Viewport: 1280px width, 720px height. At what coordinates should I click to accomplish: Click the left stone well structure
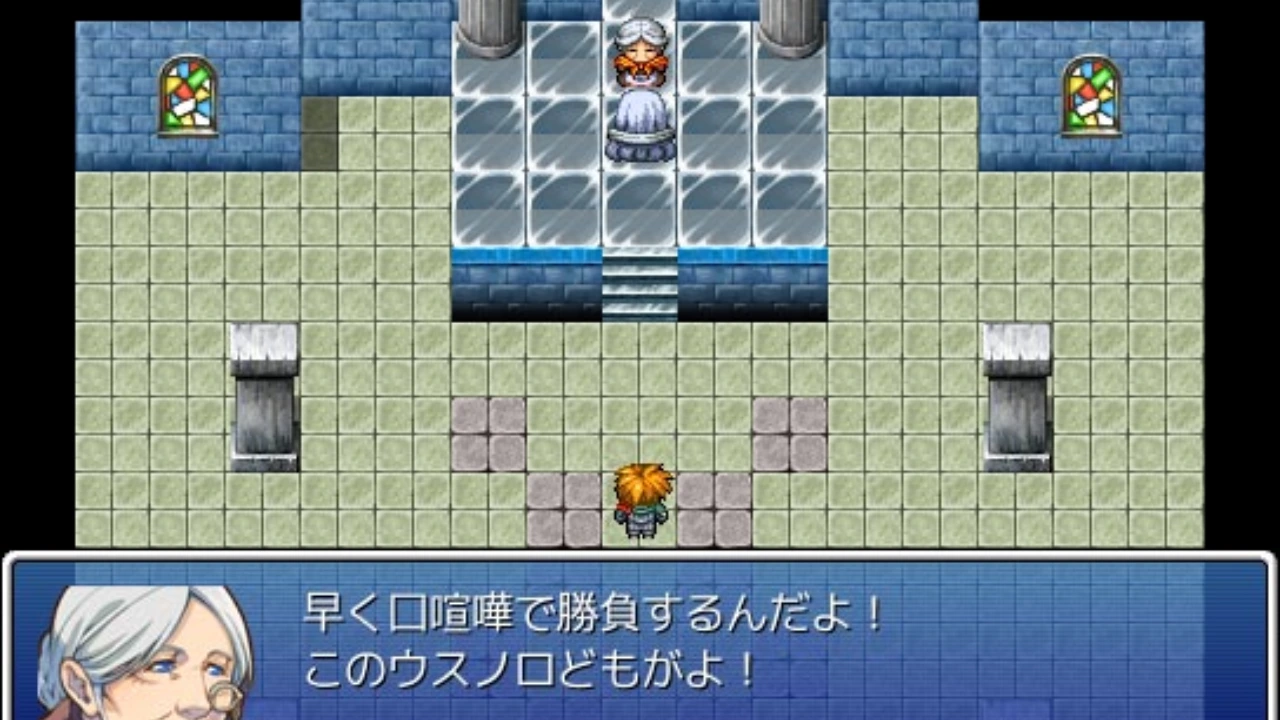tap(263, 395)
